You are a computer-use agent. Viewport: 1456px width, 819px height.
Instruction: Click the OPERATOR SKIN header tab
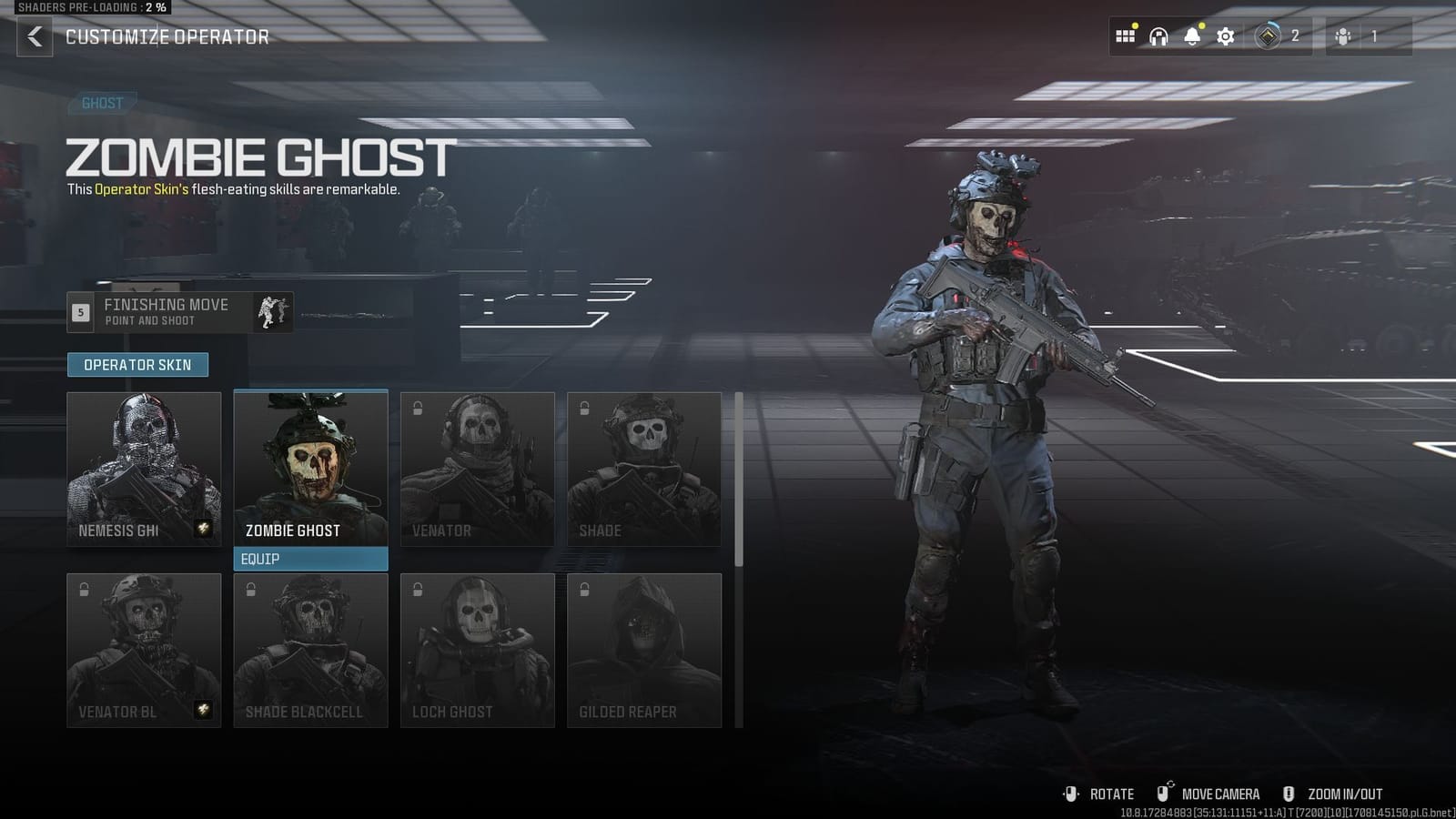(137, 364)
